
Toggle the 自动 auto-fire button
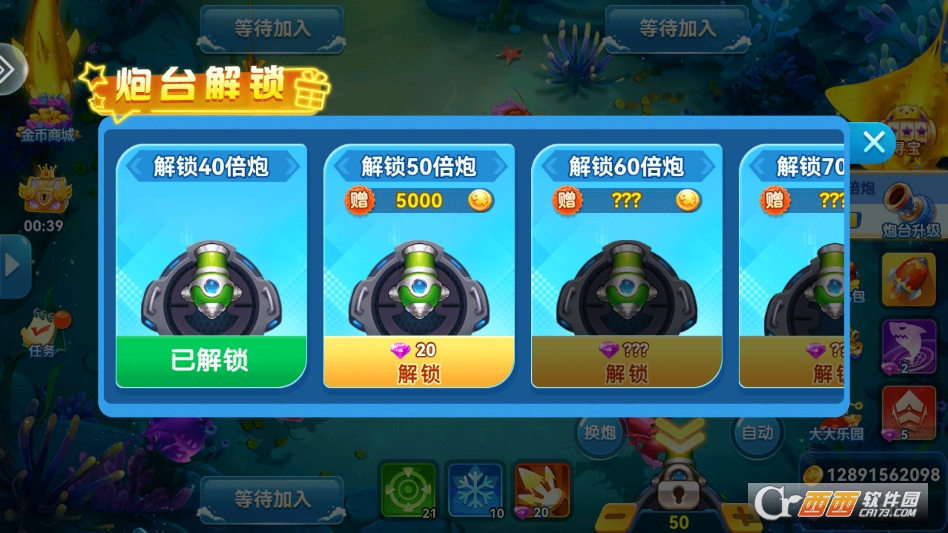(x=757, y=433)
